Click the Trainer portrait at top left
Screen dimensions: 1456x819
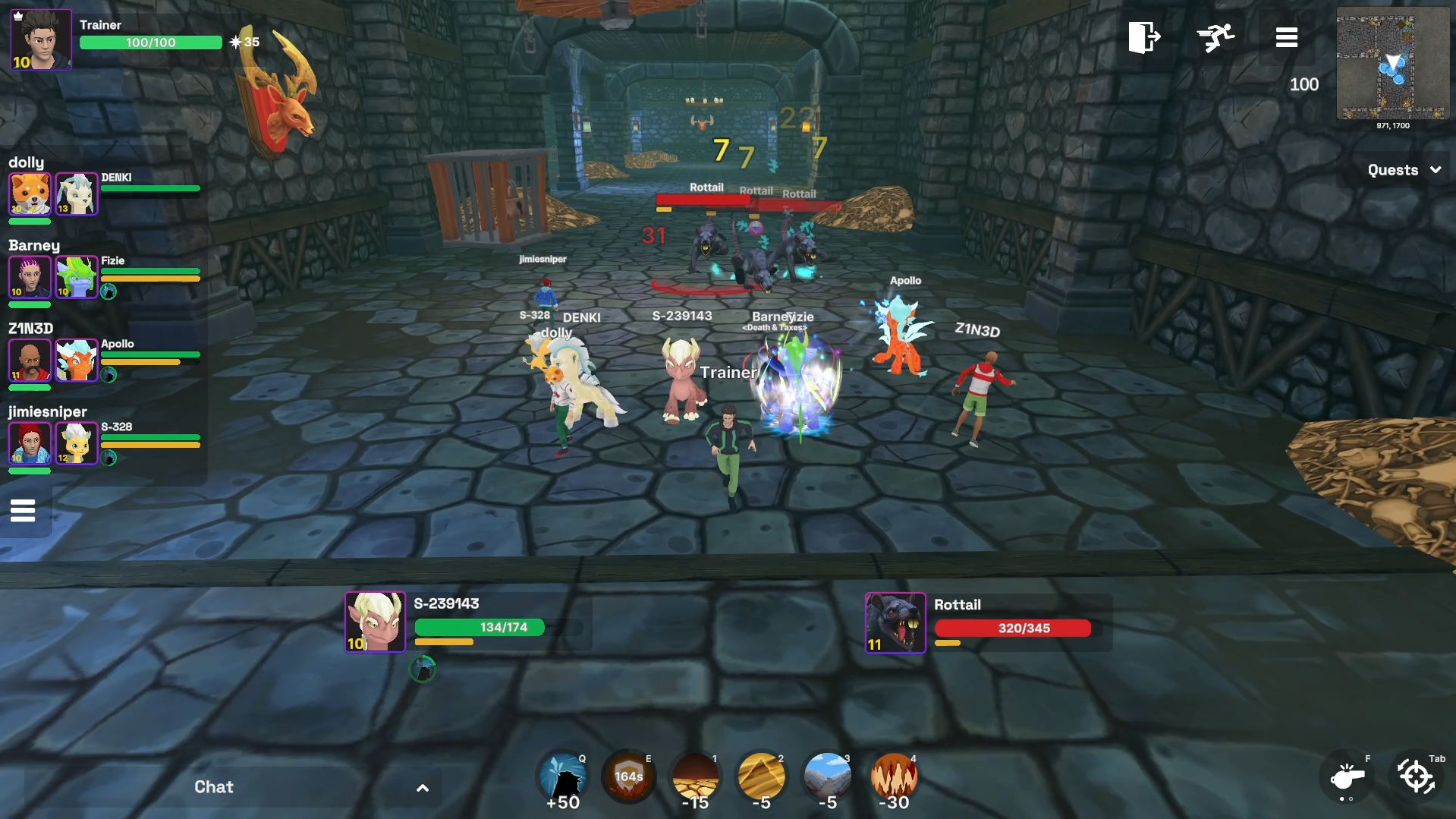[41, 40]
